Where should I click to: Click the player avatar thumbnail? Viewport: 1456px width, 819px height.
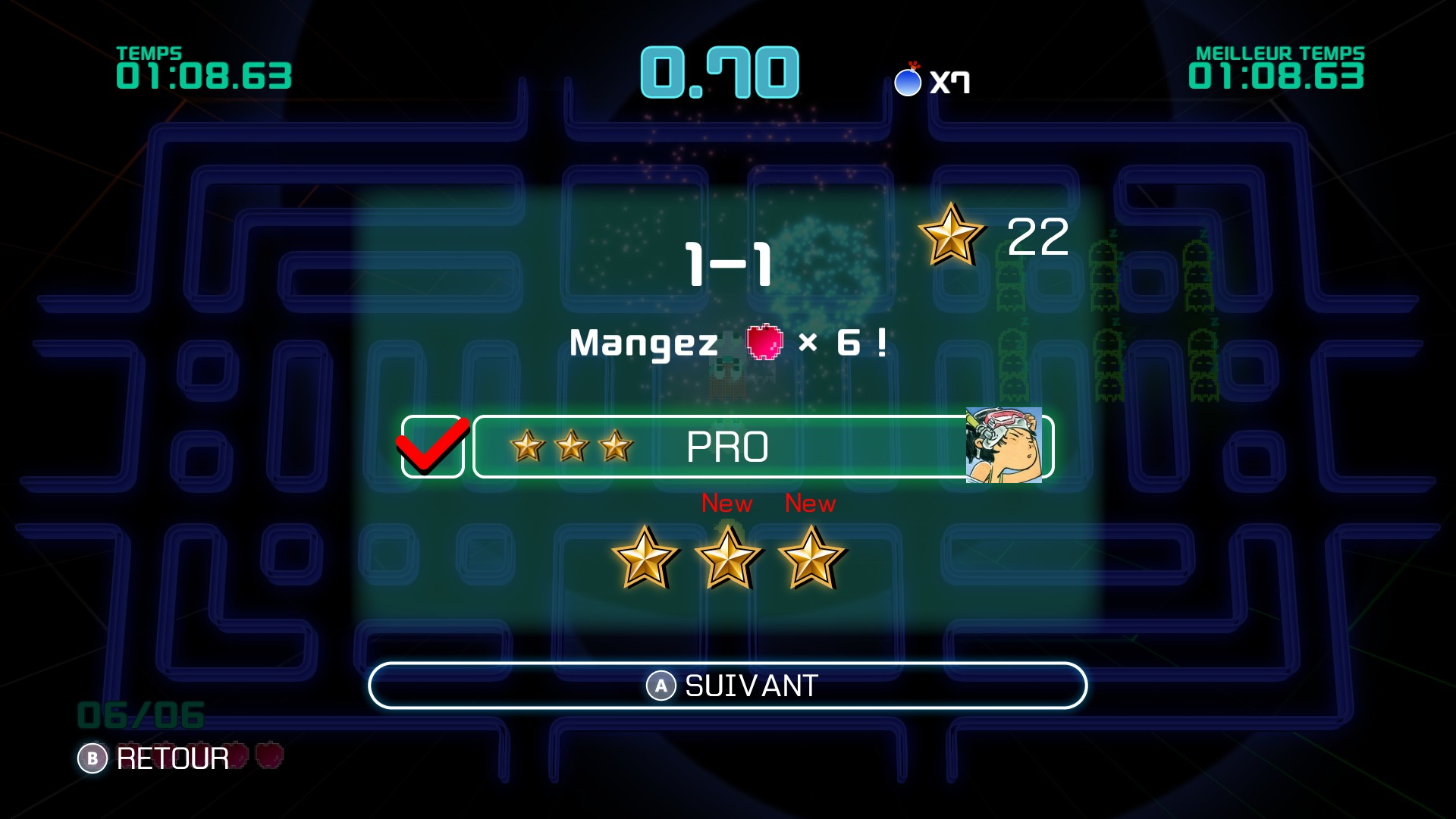(1003, 446)
